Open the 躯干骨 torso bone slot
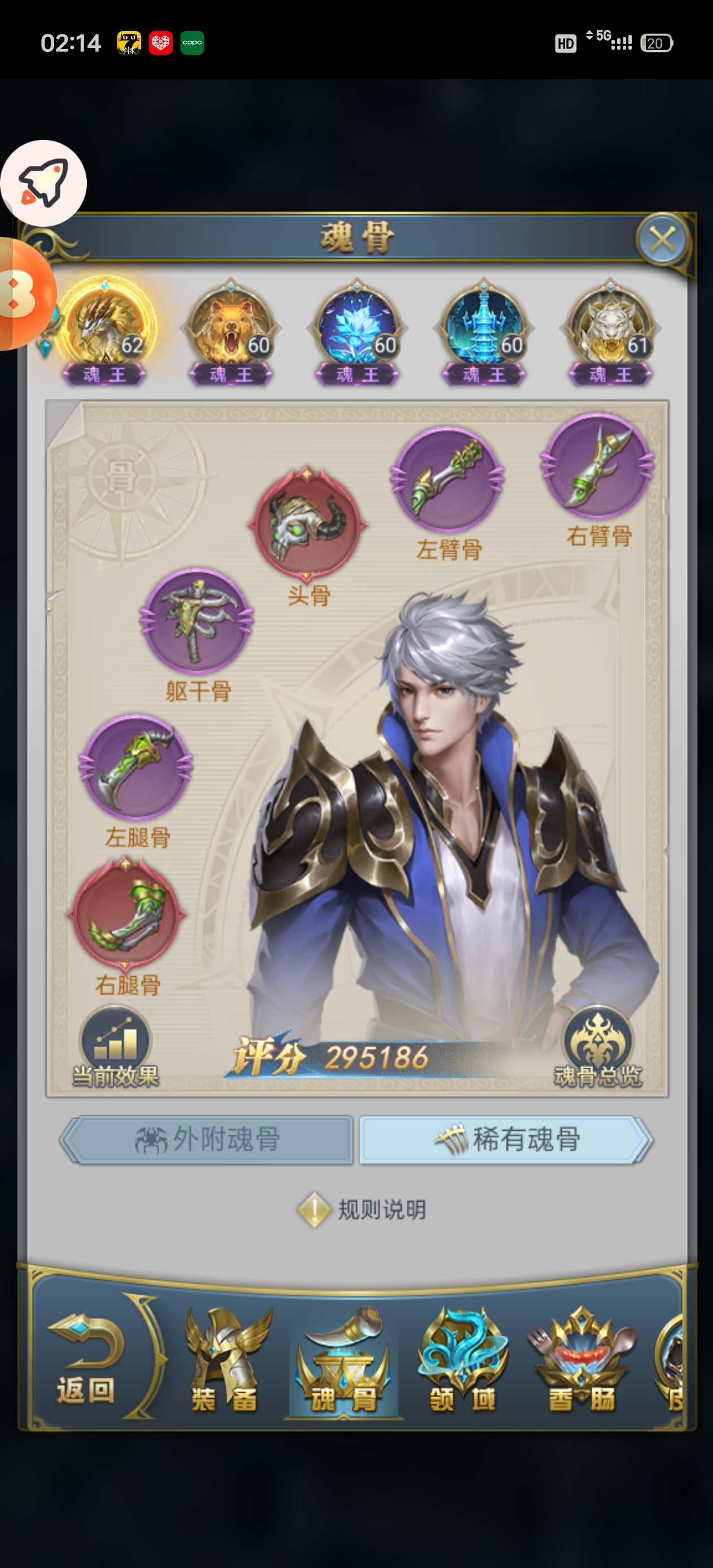This screenshot has width=713, height=1568. 197,621
